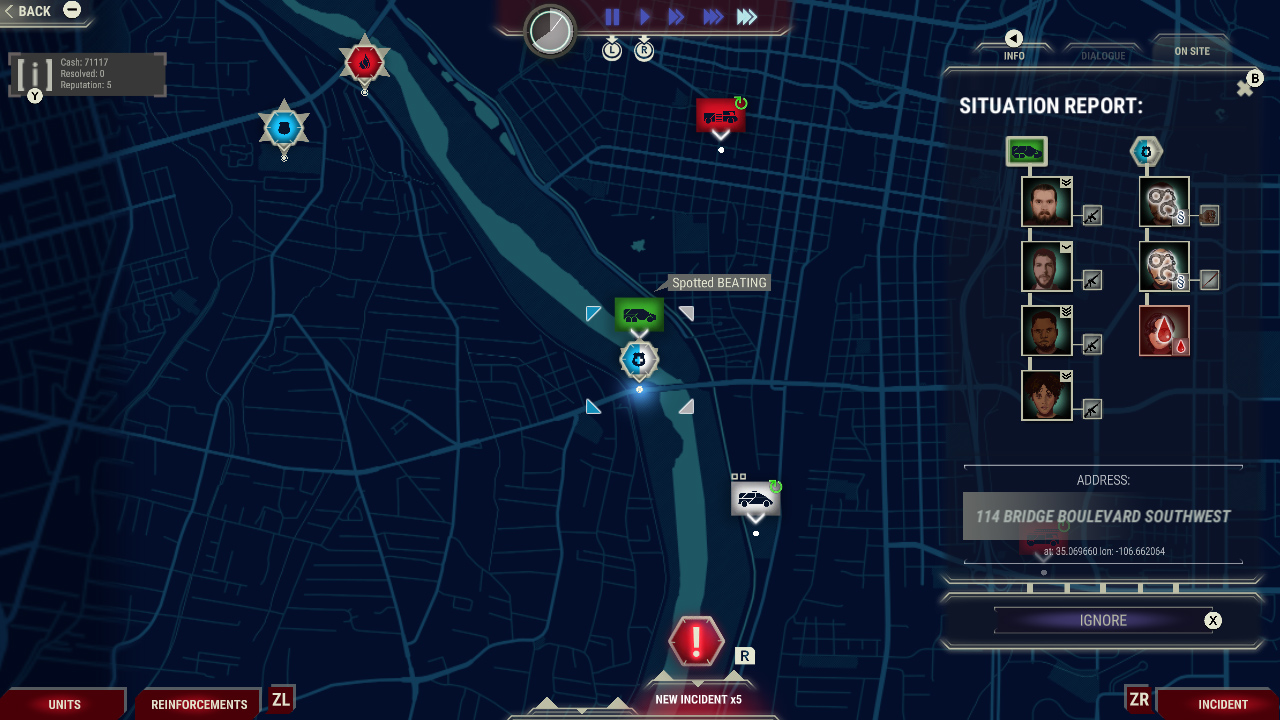Open the red vehicle incident marker at top
Viewport: 1280px width, 720px height.
pyautogui.click(x=719, y=113)
